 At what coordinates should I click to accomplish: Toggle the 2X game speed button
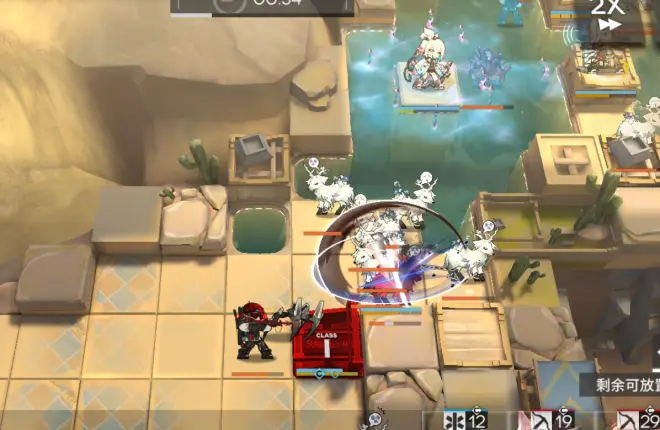click(x=606, y=18)
